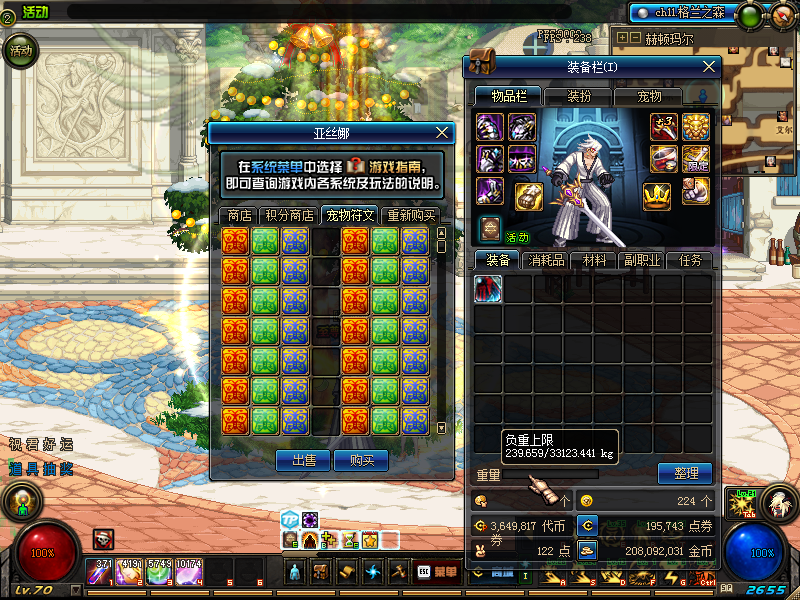Switch to the 材料 materials tab

[594, 260]
